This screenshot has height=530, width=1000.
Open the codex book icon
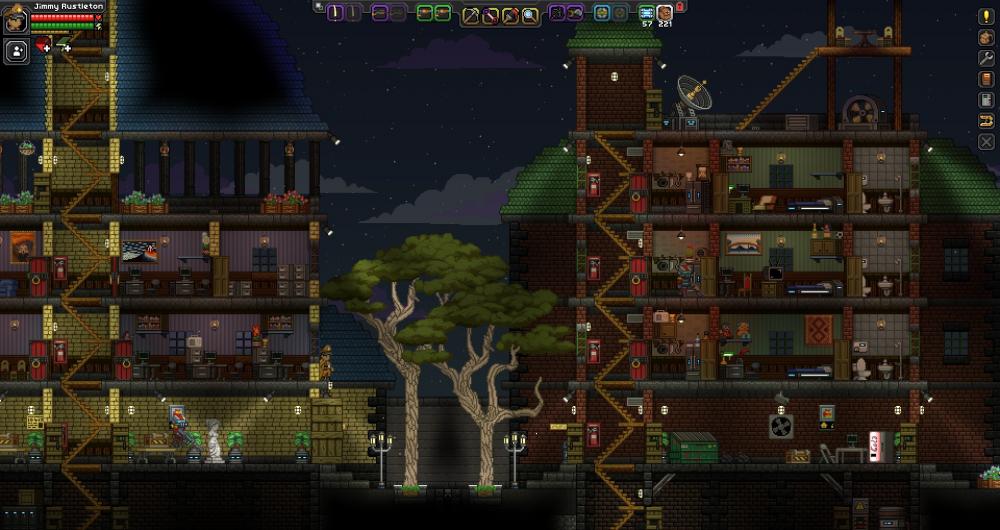(986, 79)
